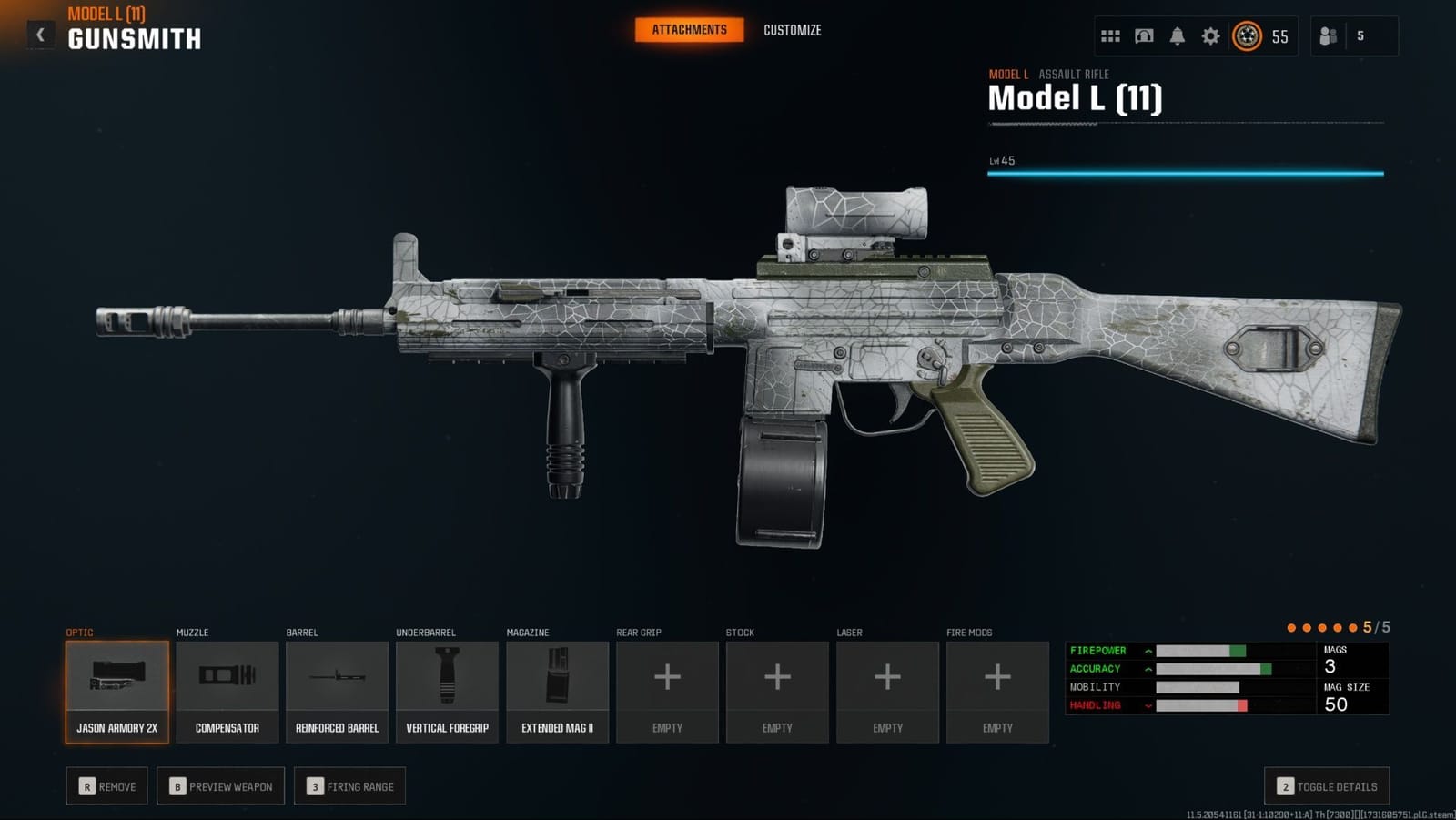
Task: Expand the Firepower stat details chevron
Action: tap(1148, 650)
